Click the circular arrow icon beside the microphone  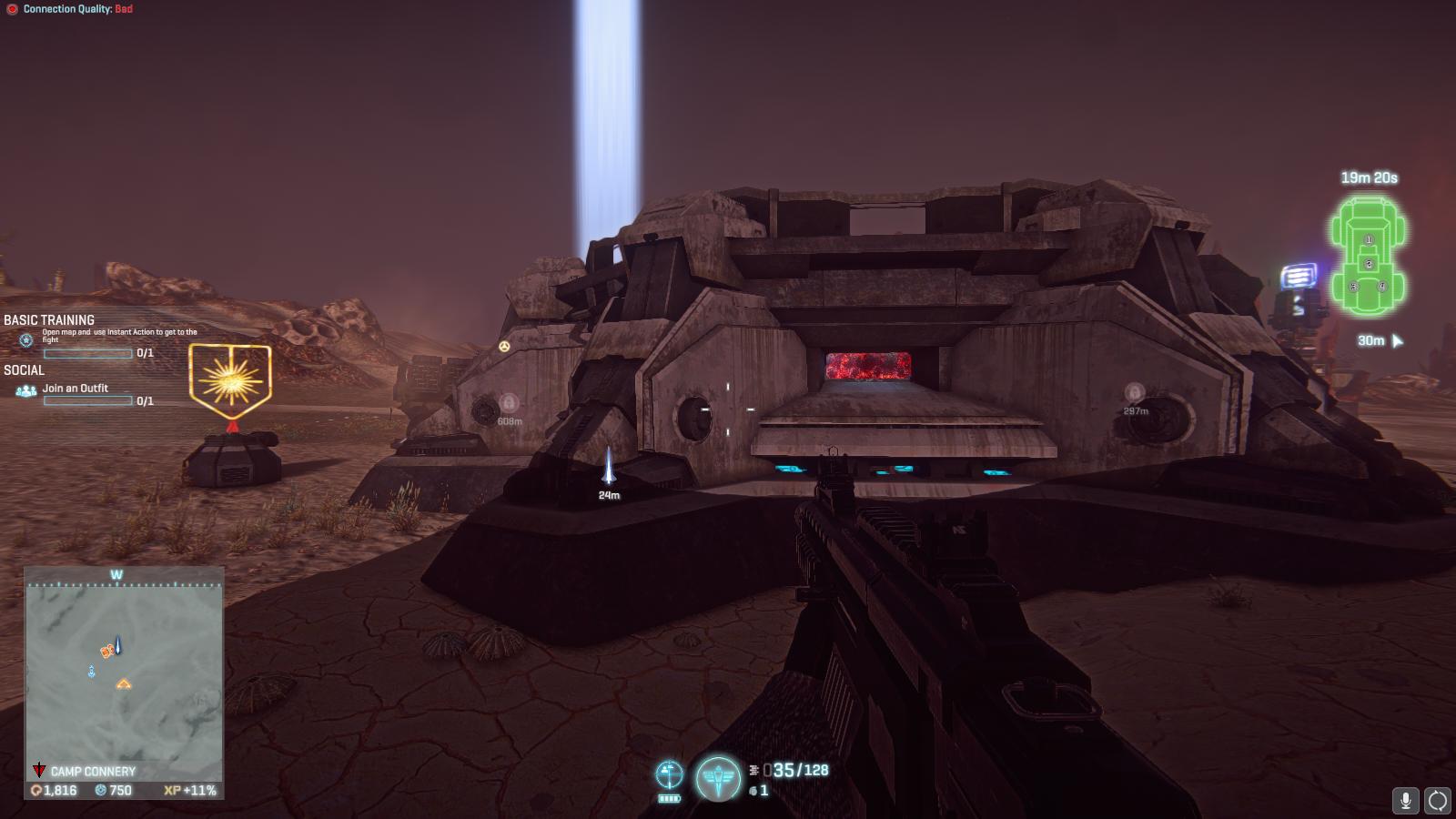point(1437,800)
